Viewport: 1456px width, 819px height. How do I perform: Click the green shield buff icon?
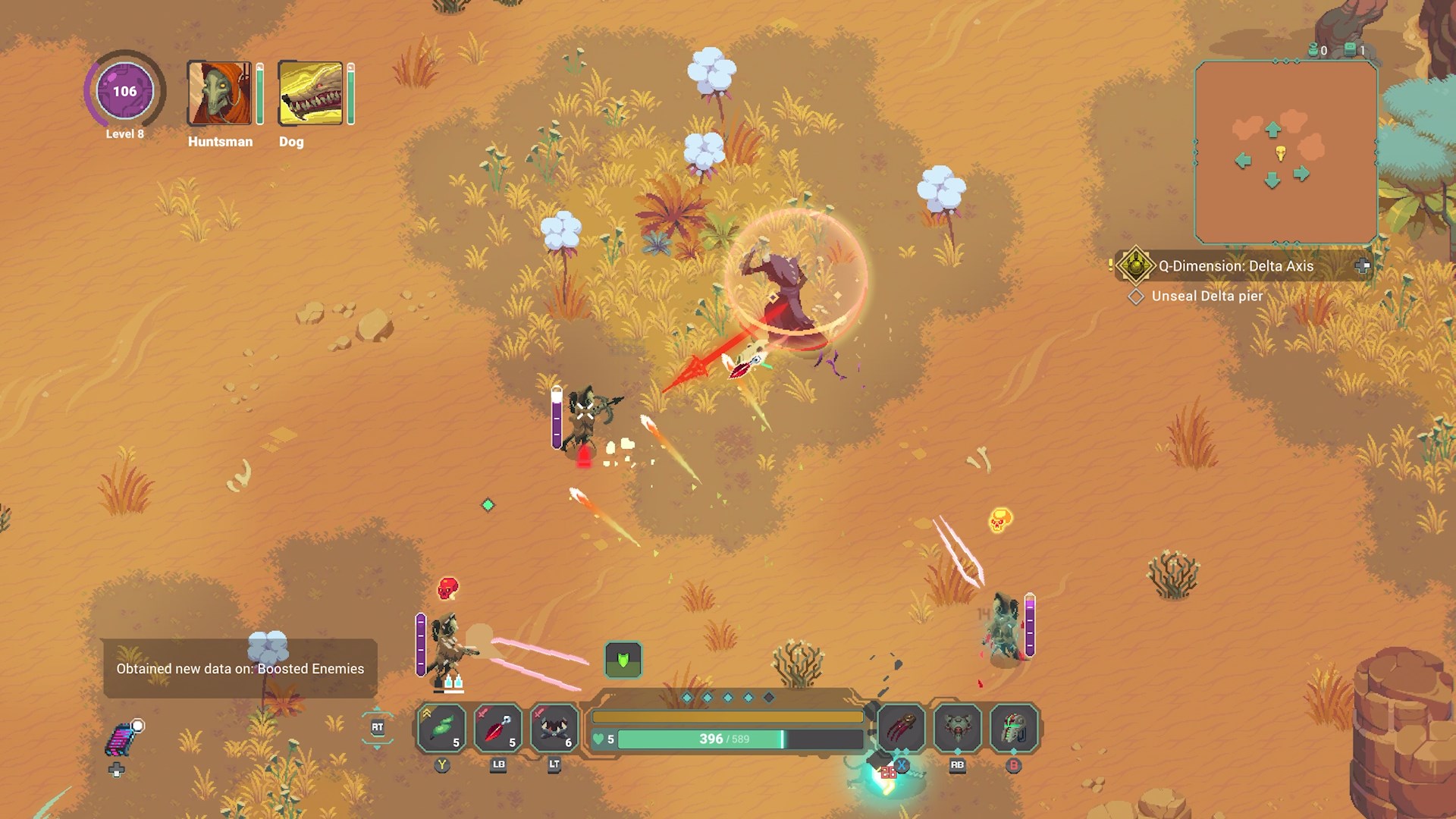click(x=623, y=660)
